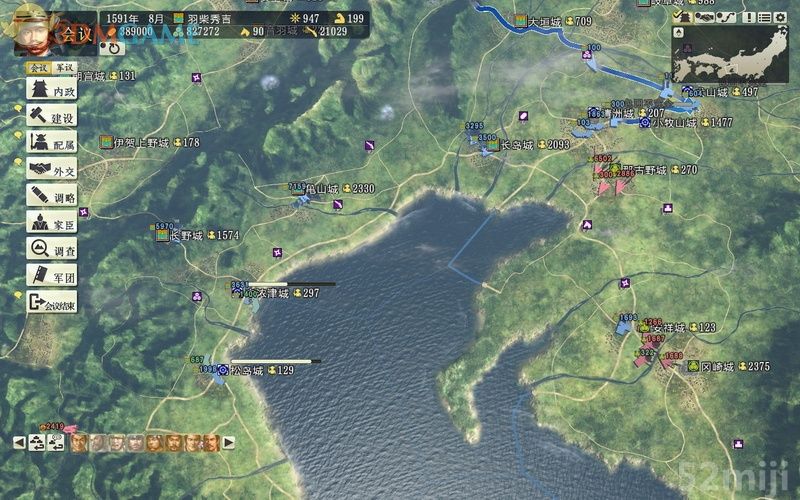Image resolution: width=800 pixels, height=500 pixels.
Task: Show previous officers with the left arrow
Action: 18,441
